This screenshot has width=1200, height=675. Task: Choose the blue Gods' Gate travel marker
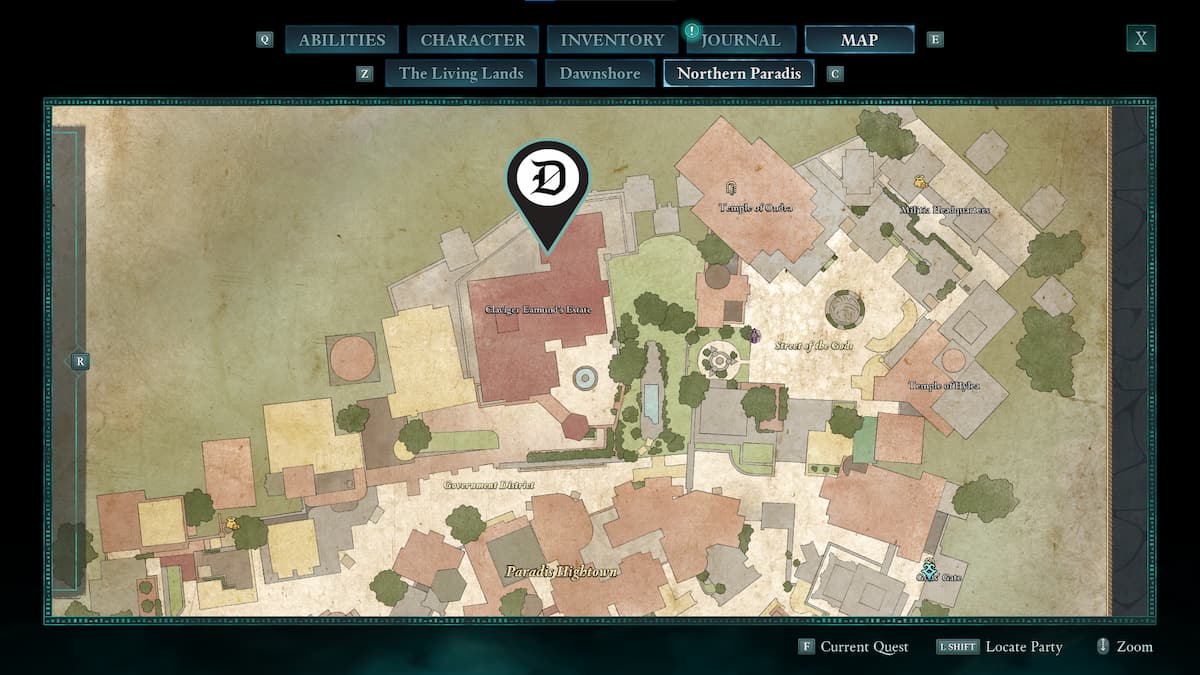tap(931, 567)
